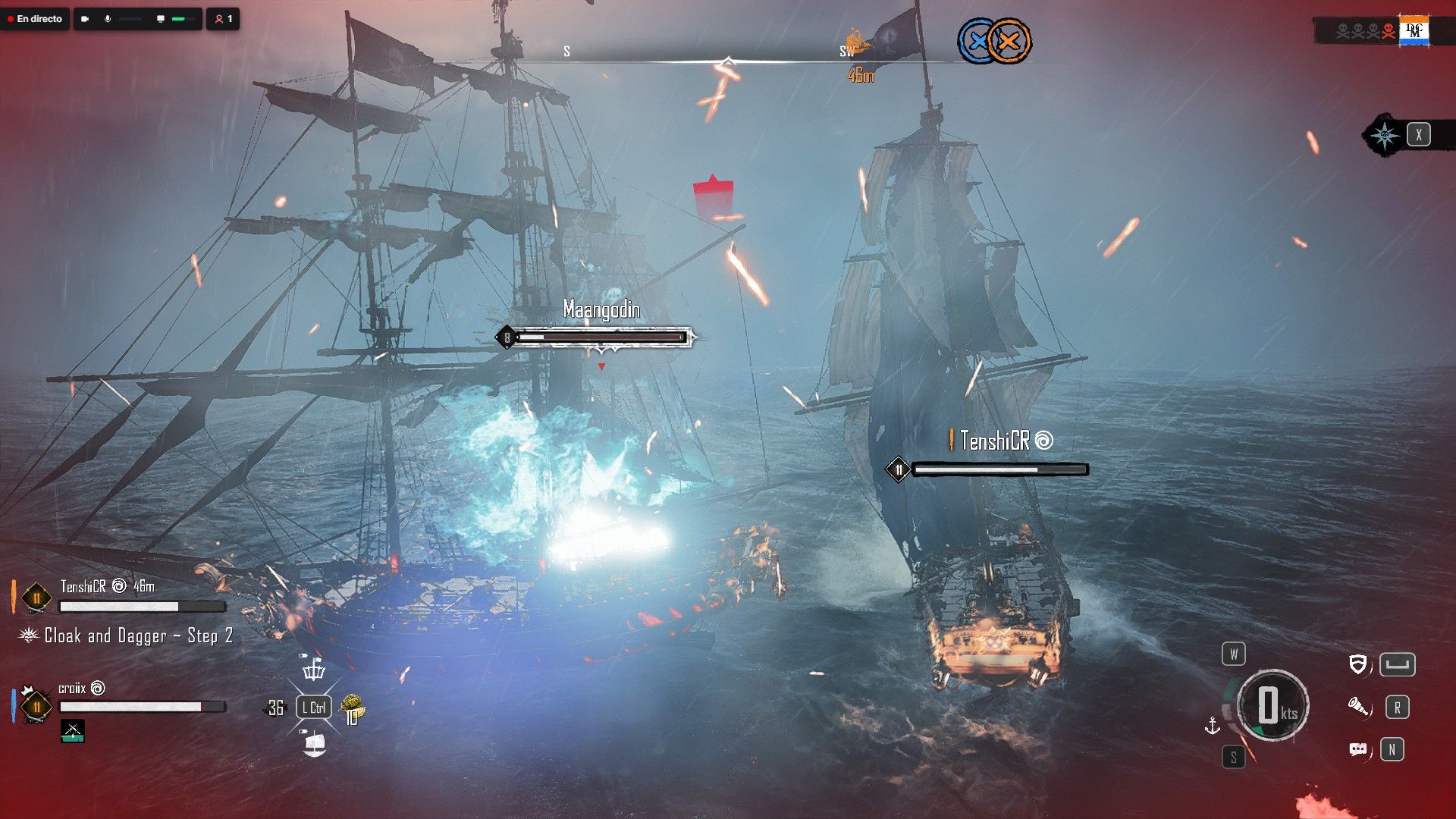Click the ship speed gauge dial
The width and height of the screenshot is (1456, 819).
pyautogui.click(x=1272, y=706)
